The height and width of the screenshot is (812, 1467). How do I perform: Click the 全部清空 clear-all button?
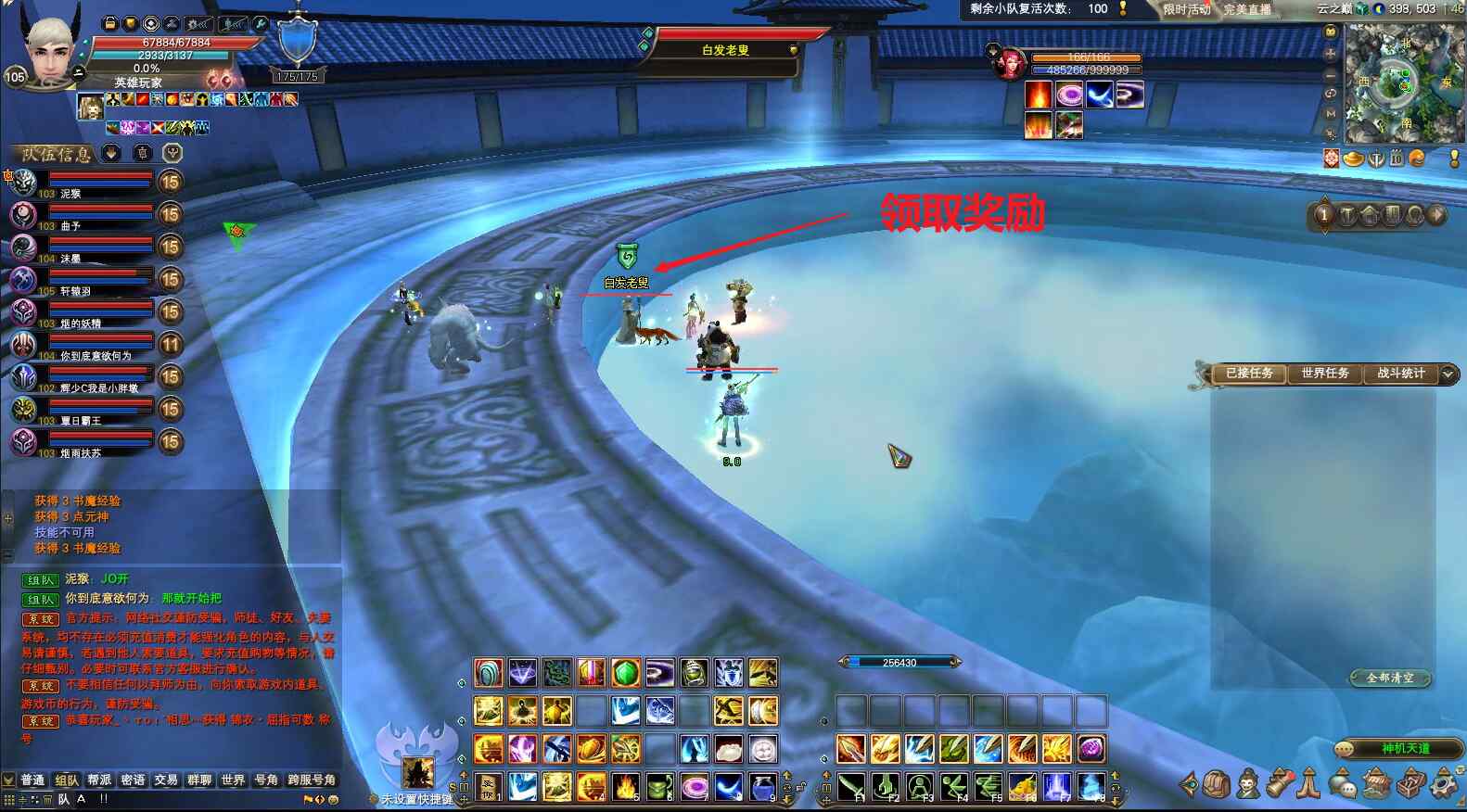(x=1390, y=679)
